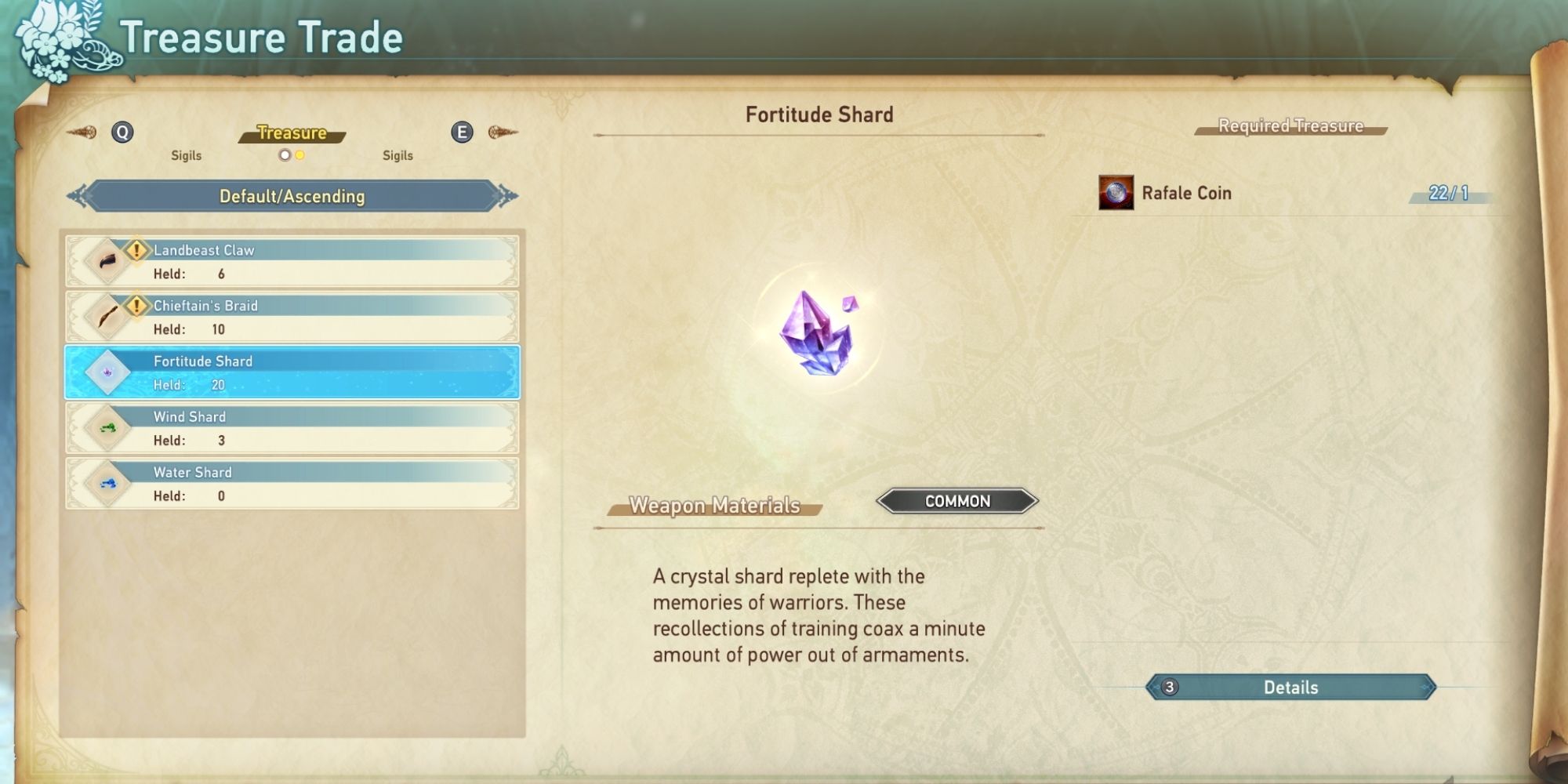Select the Water Shard icon

click(x=107, y=482)
